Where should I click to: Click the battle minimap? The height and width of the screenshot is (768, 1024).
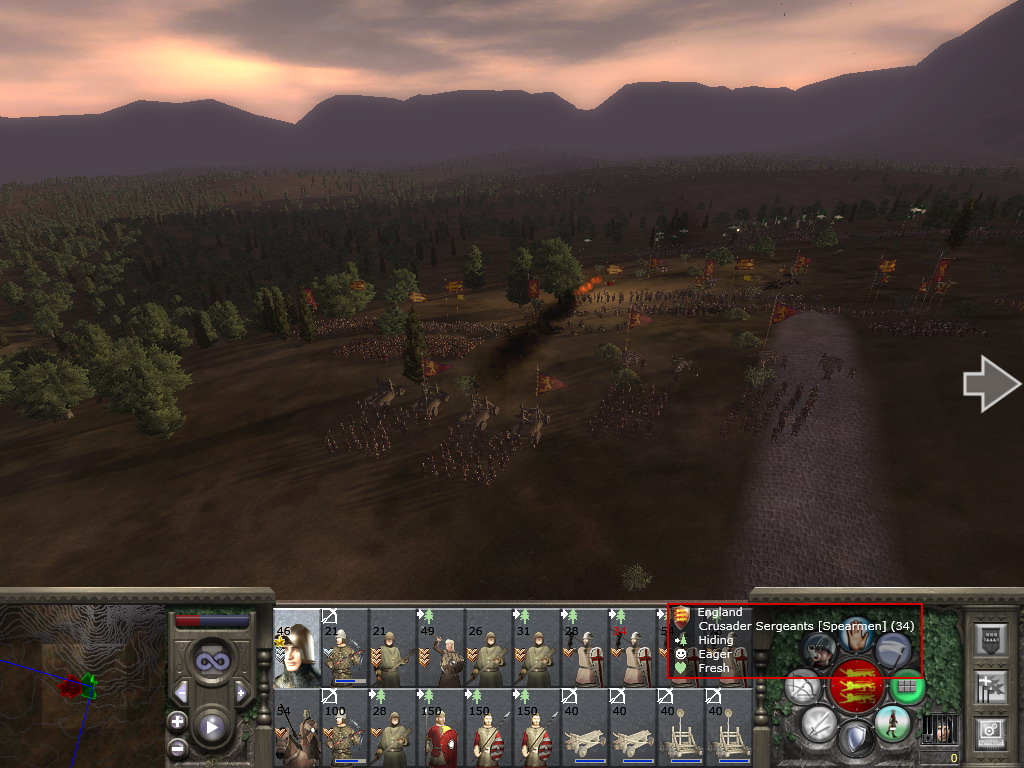click(80, 686)
